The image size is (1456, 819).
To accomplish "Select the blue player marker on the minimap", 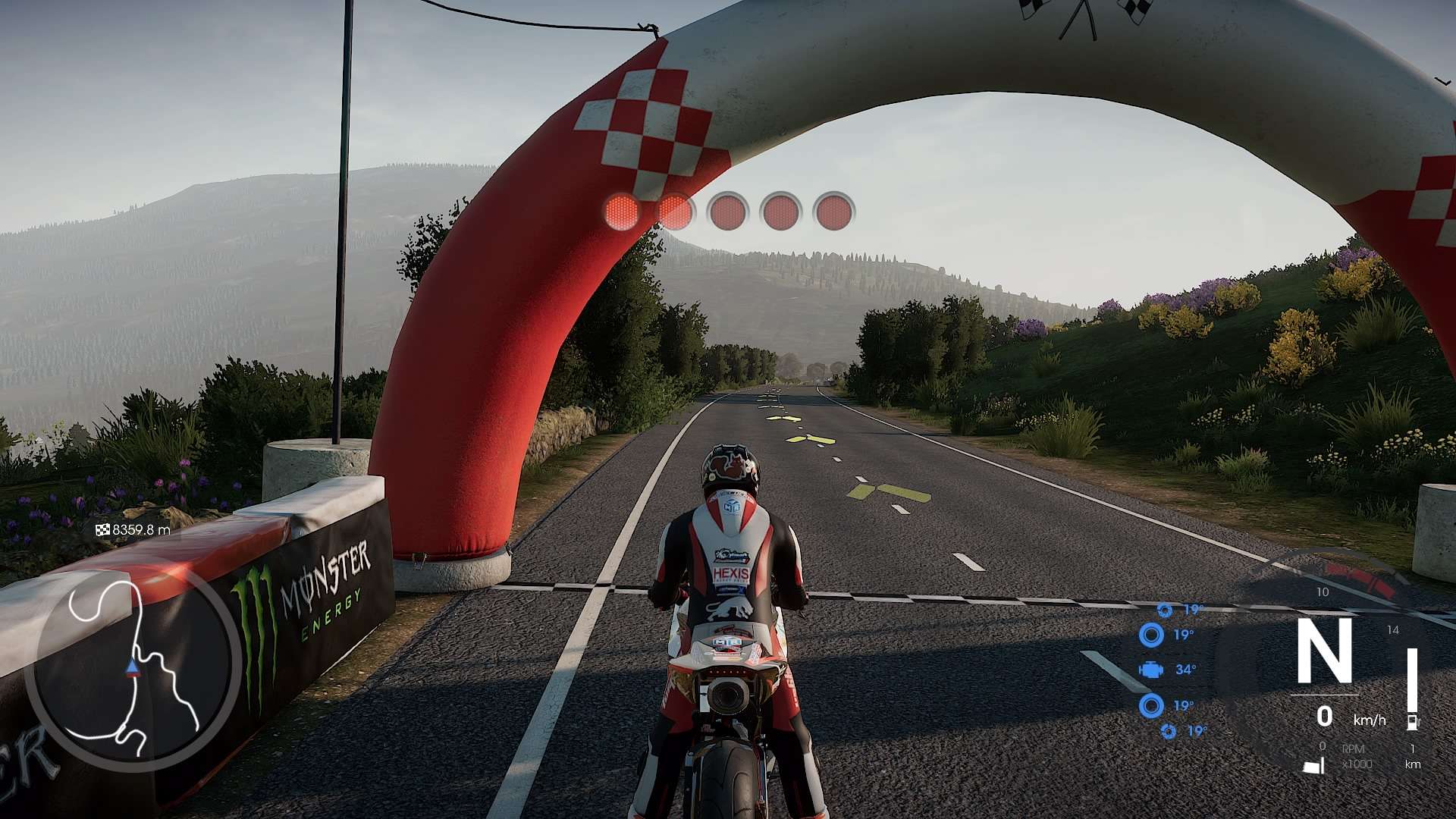I will tap(133, 667).
